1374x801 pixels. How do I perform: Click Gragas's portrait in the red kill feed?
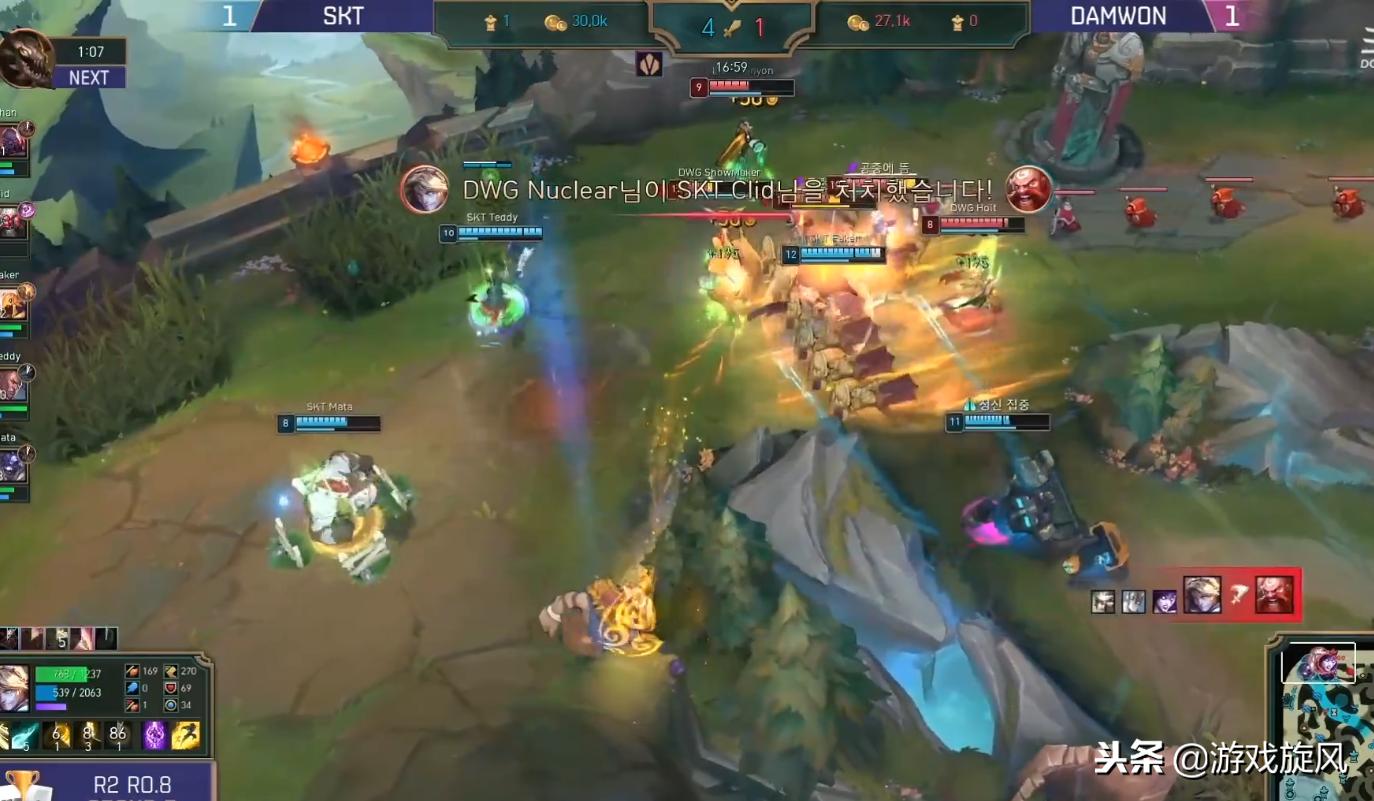1274,595
